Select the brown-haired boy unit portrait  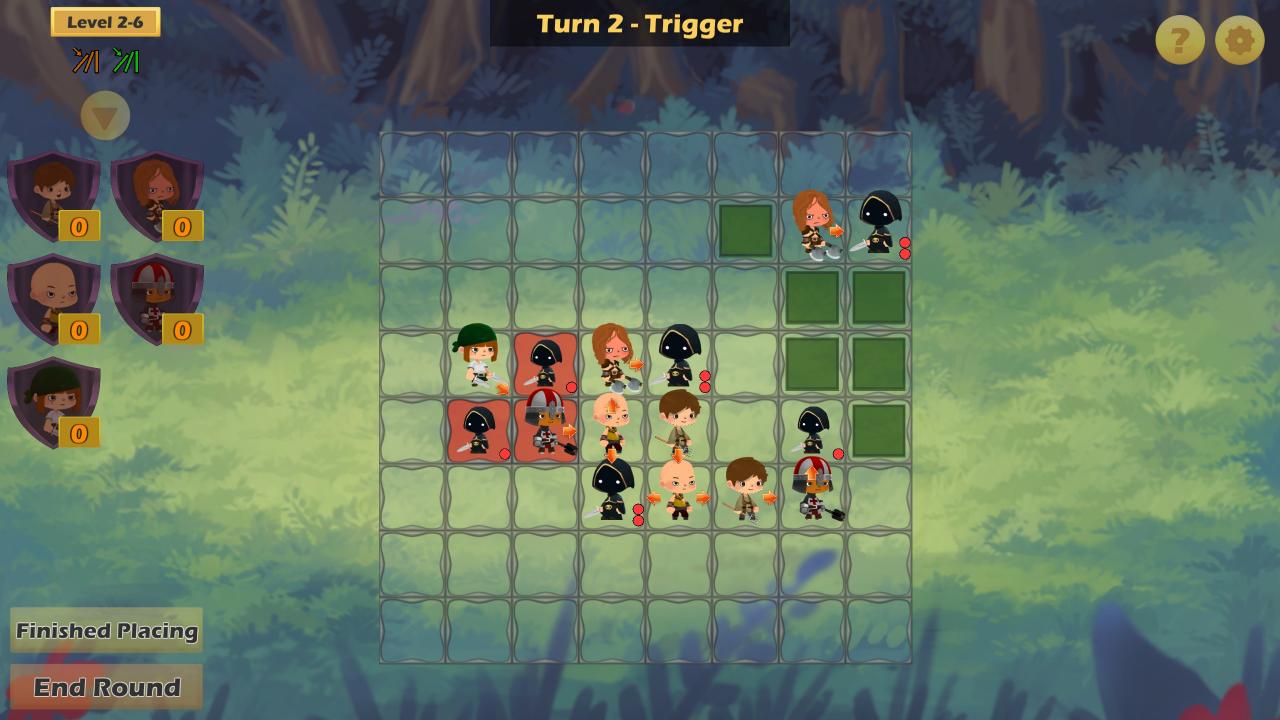coord(54,196)
